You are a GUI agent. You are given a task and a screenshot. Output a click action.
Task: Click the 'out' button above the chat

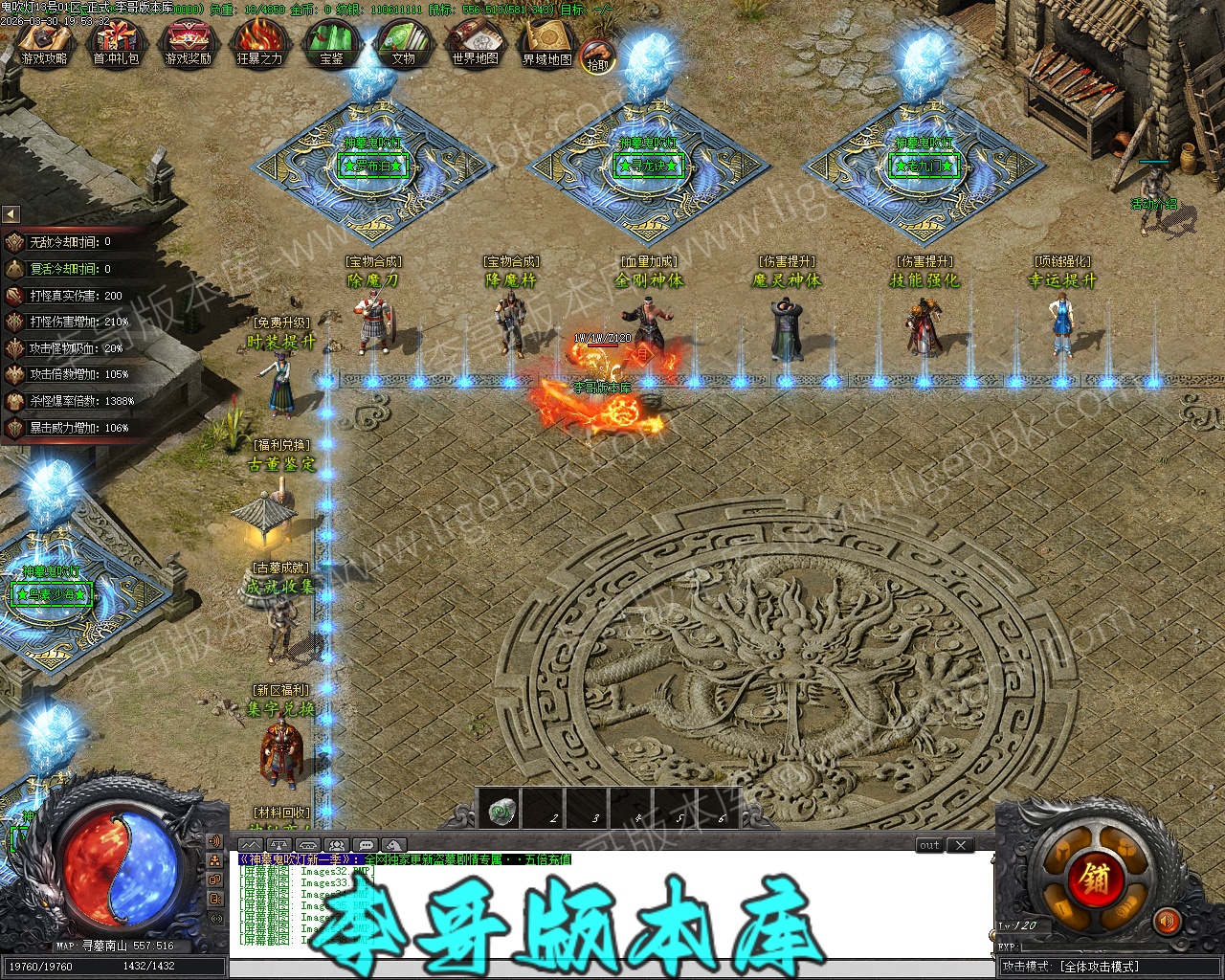pos(929,845)
